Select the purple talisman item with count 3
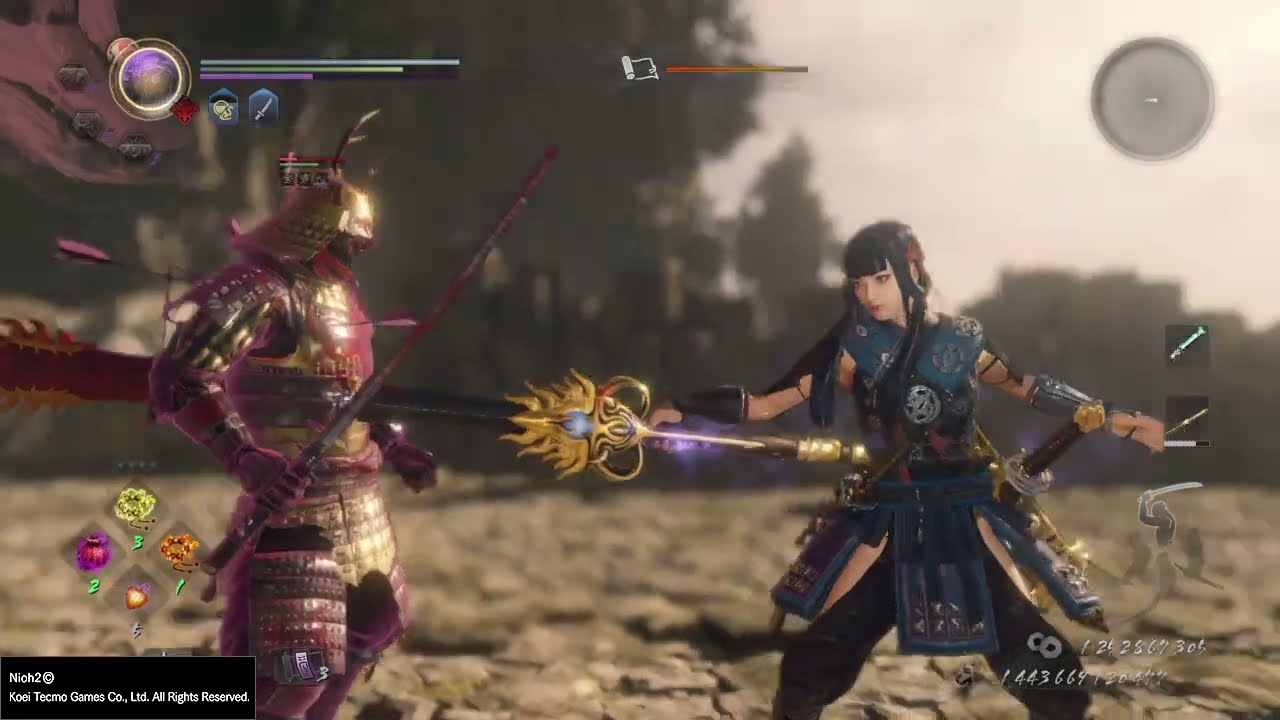 (301, 665)
